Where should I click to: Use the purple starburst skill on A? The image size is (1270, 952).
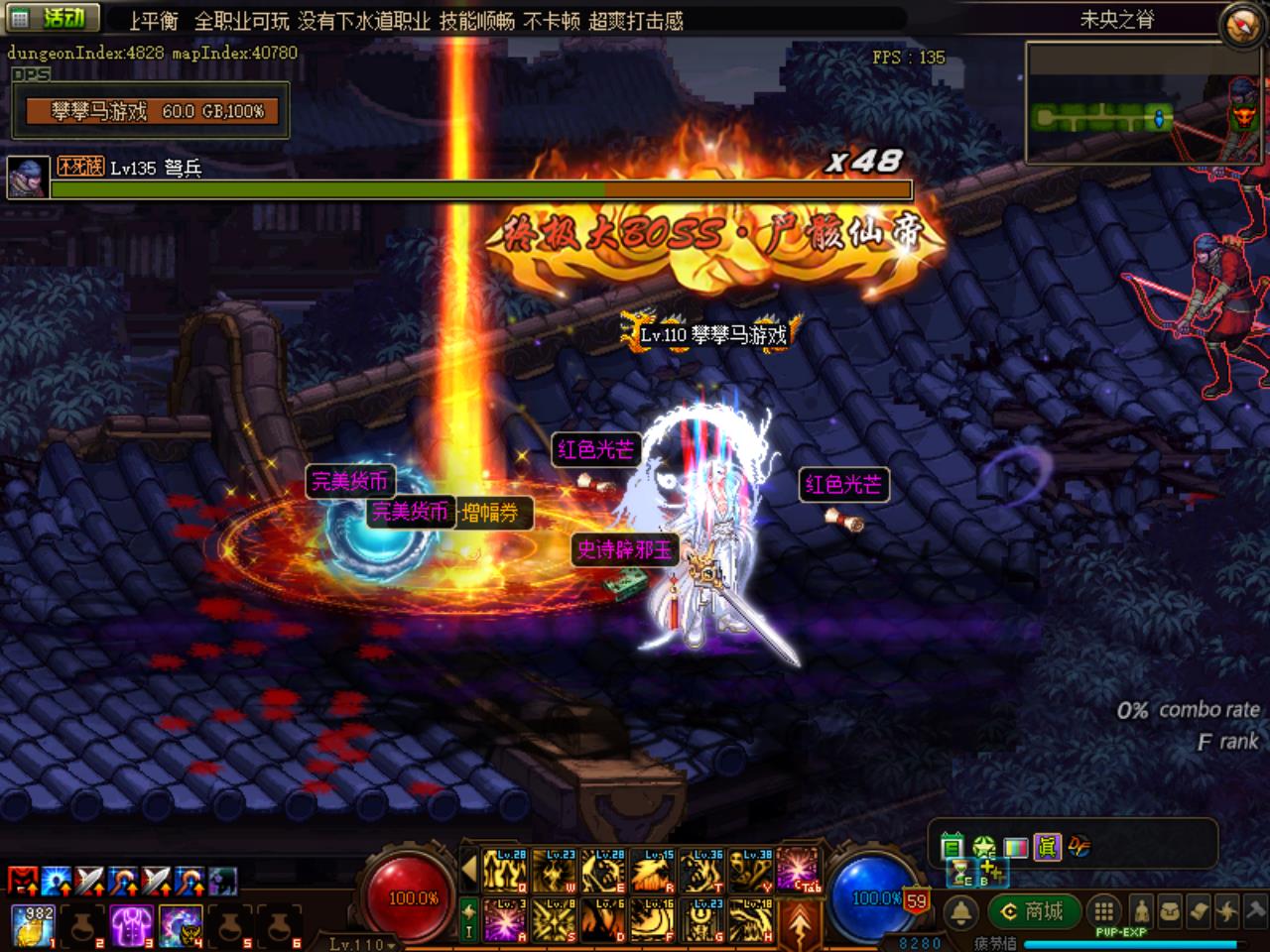(x=505, y=920)
